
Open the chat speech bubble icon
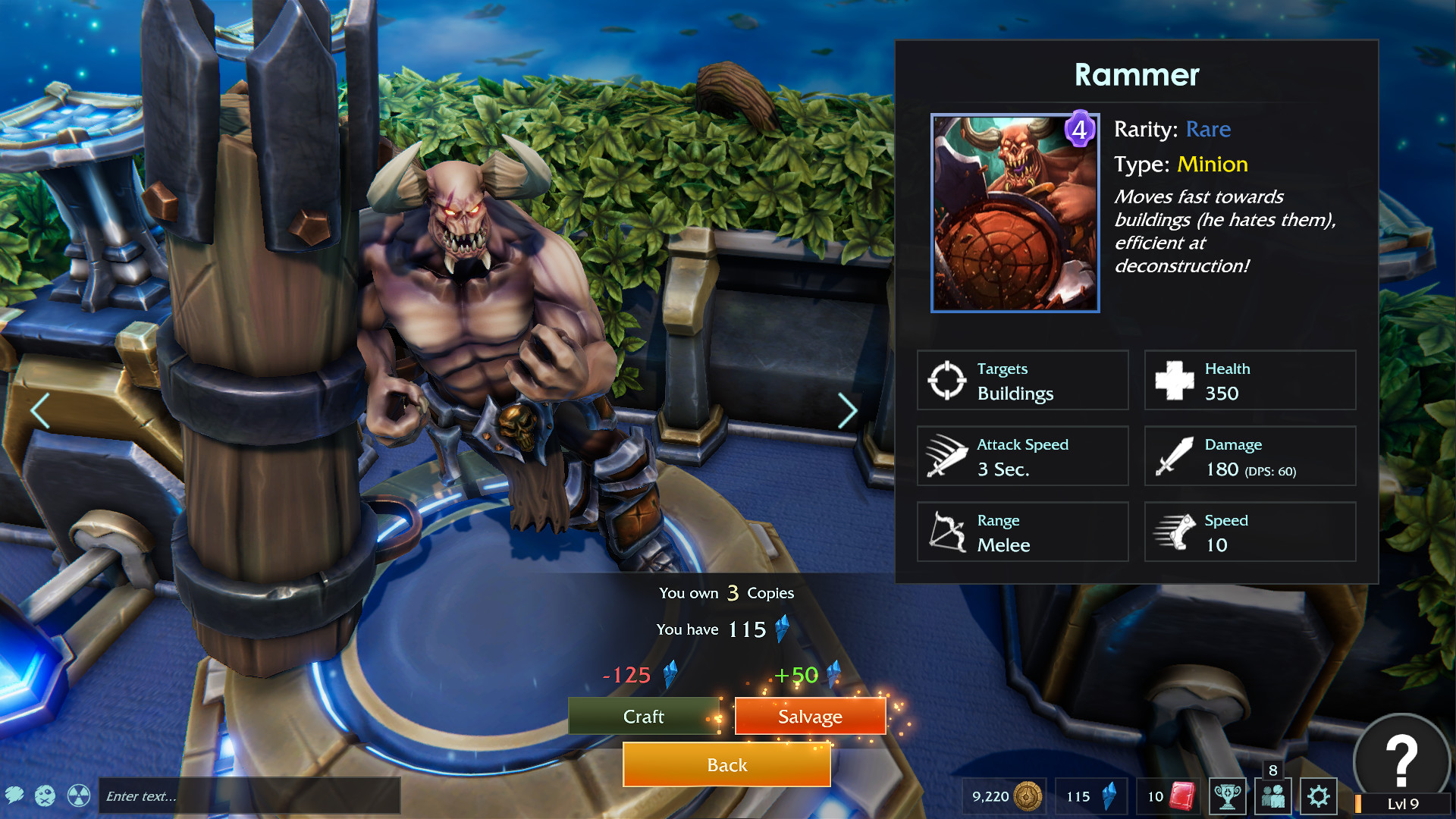[14, 795]
